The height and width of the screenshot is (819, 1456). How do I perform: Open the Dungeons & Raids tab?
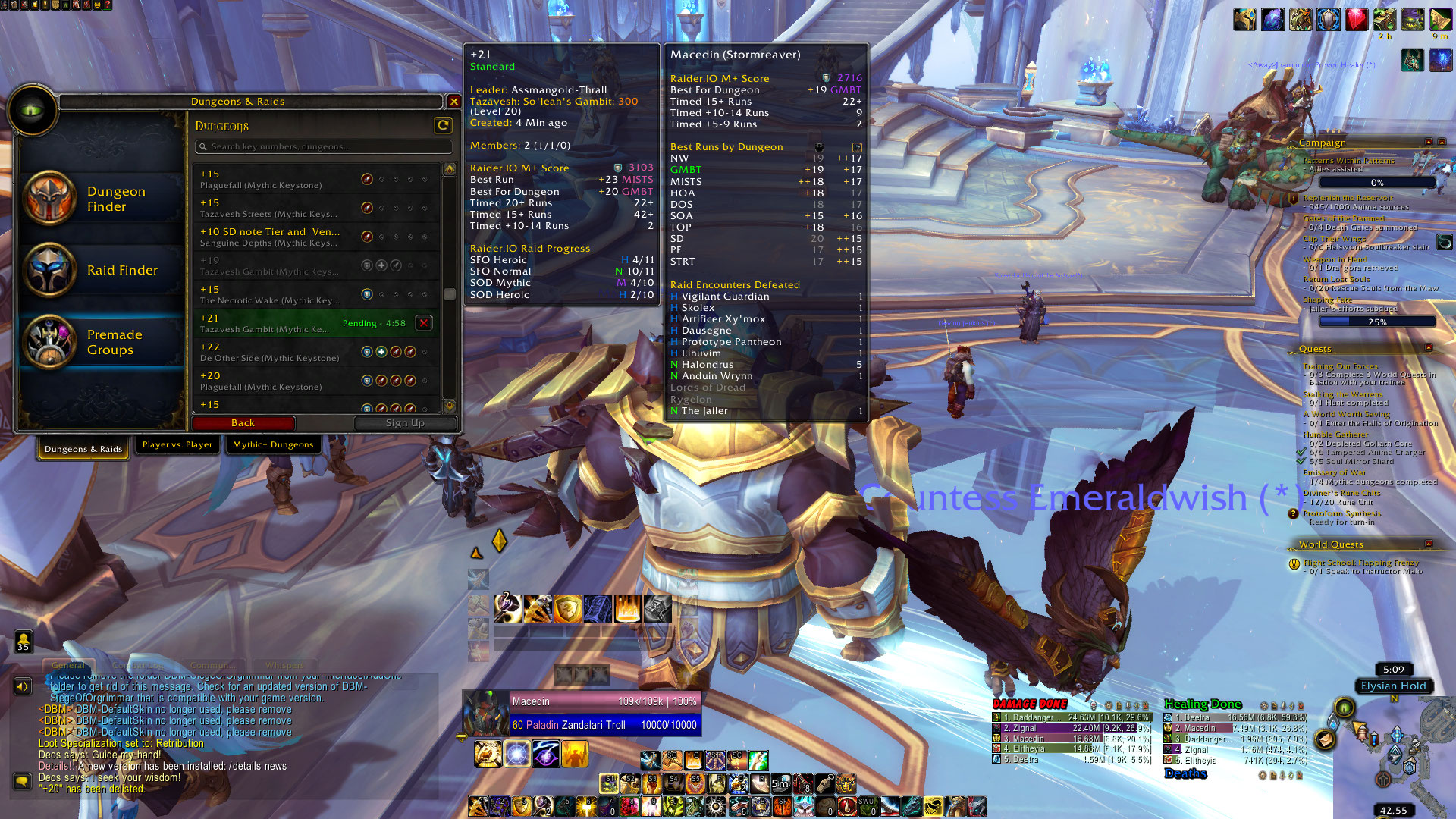[x=83, y=449]
